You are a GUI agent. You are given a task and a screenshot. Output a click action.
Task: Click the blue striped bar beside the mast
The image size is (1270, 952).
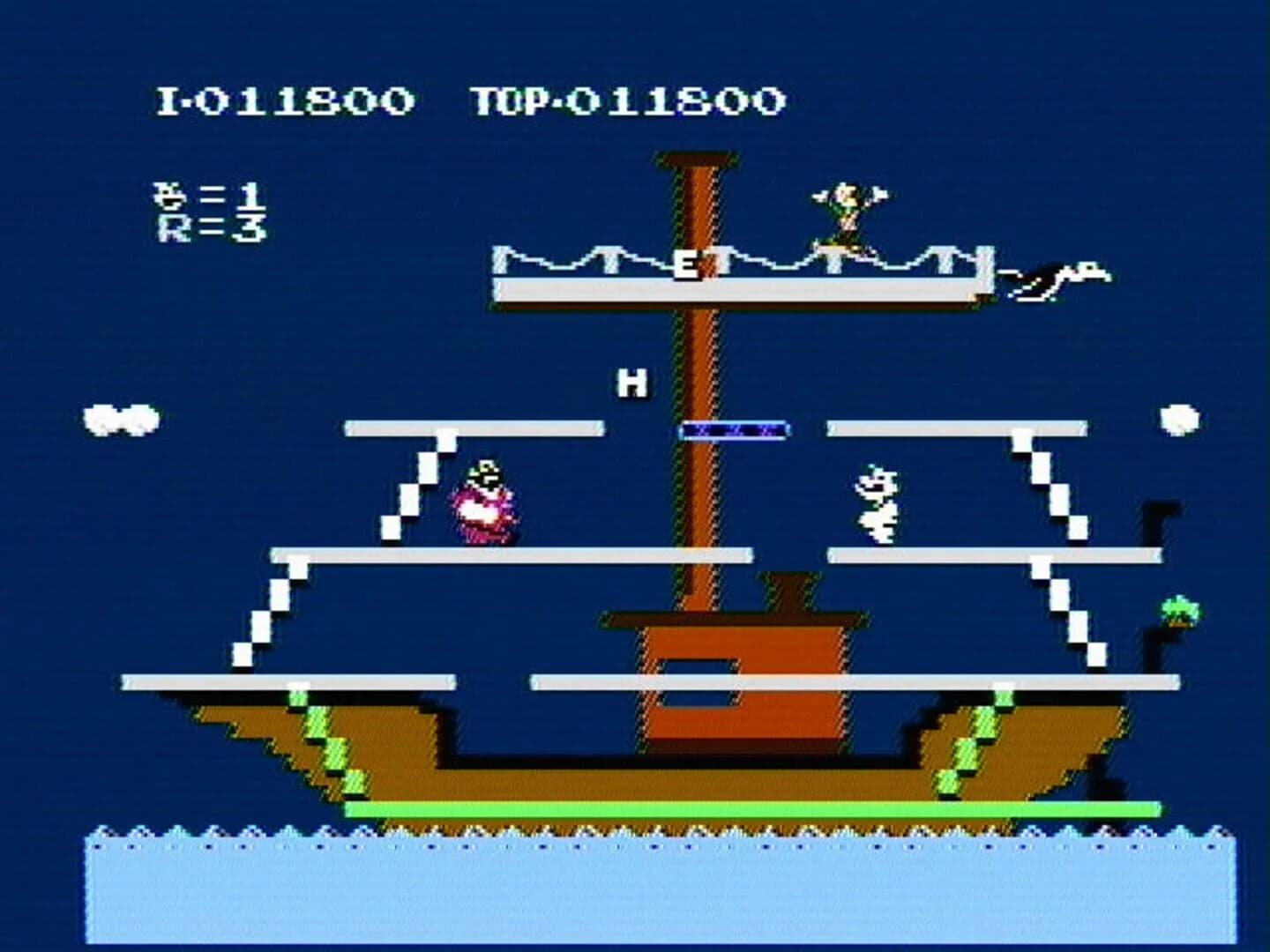tap(736, 430)
